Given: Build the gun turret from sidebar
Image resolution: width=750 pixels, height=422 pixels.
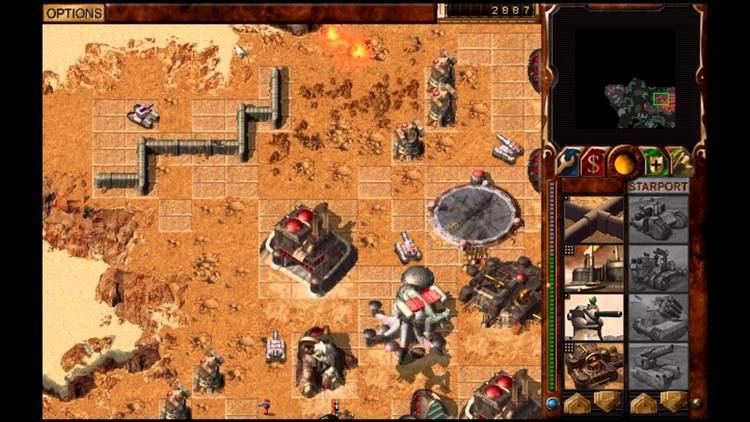Looking at the screenshot, I should (x=593, y=316).
